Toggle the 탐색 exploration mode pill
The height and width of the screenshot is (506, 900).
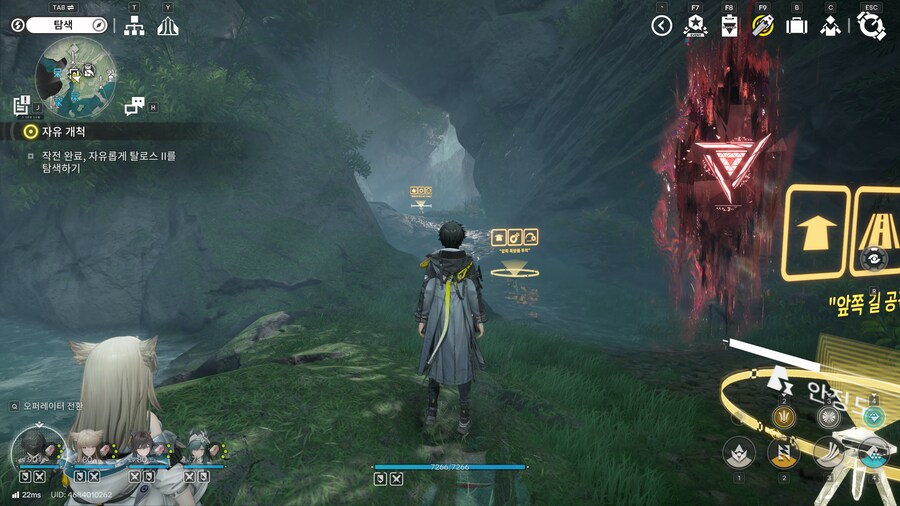coord(61,25)
